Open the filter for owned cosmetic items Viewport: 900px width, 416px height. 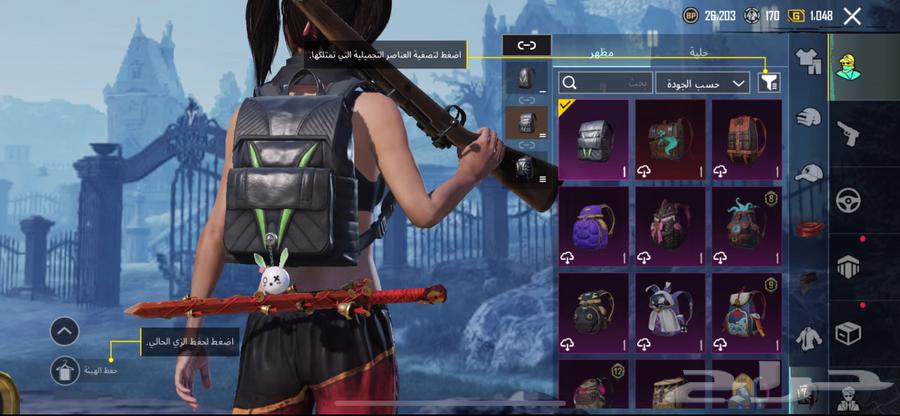click(770, 83)
